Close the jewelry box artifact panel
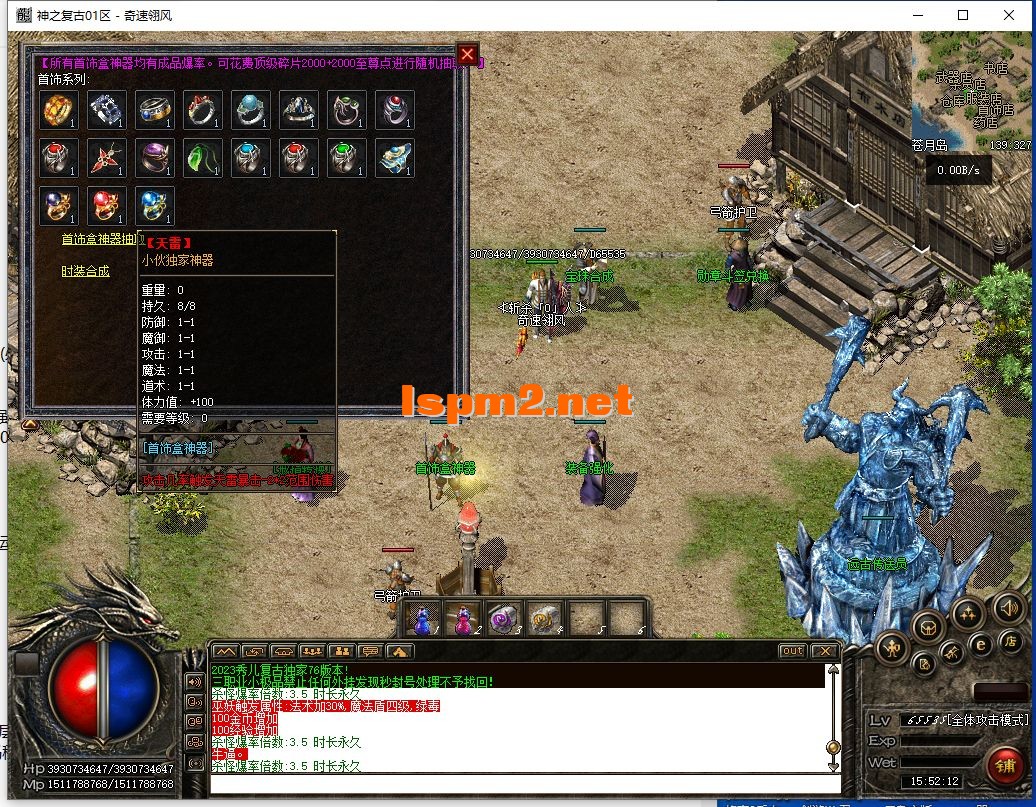Viewport: 1036px width, 807px height. [467, 54]
